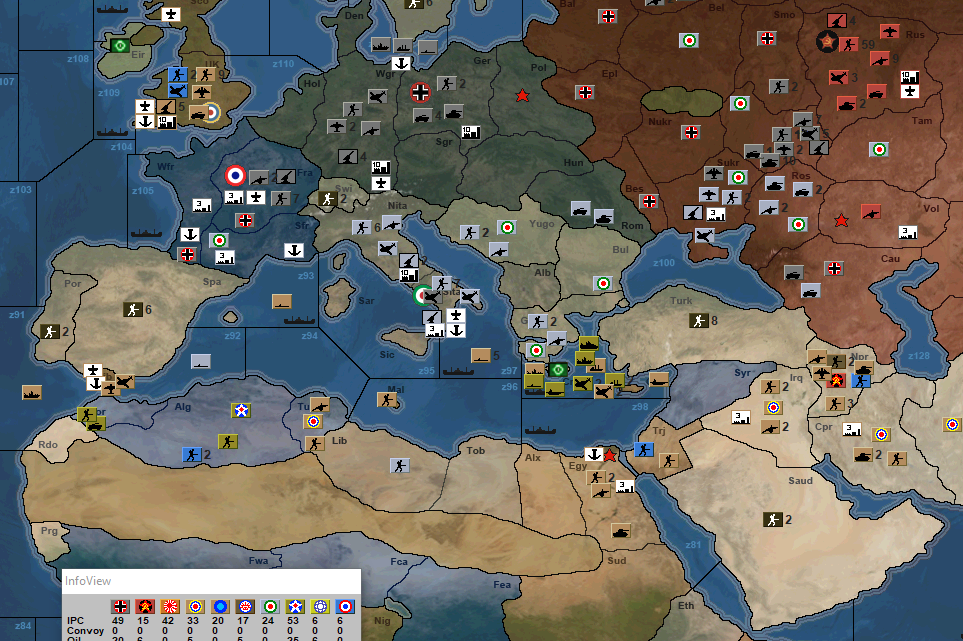Select the green flag marker on Eire
Image resolution: width=963 pixels, height=641 pixels.
pyautogui.click(x=120, y=45)
